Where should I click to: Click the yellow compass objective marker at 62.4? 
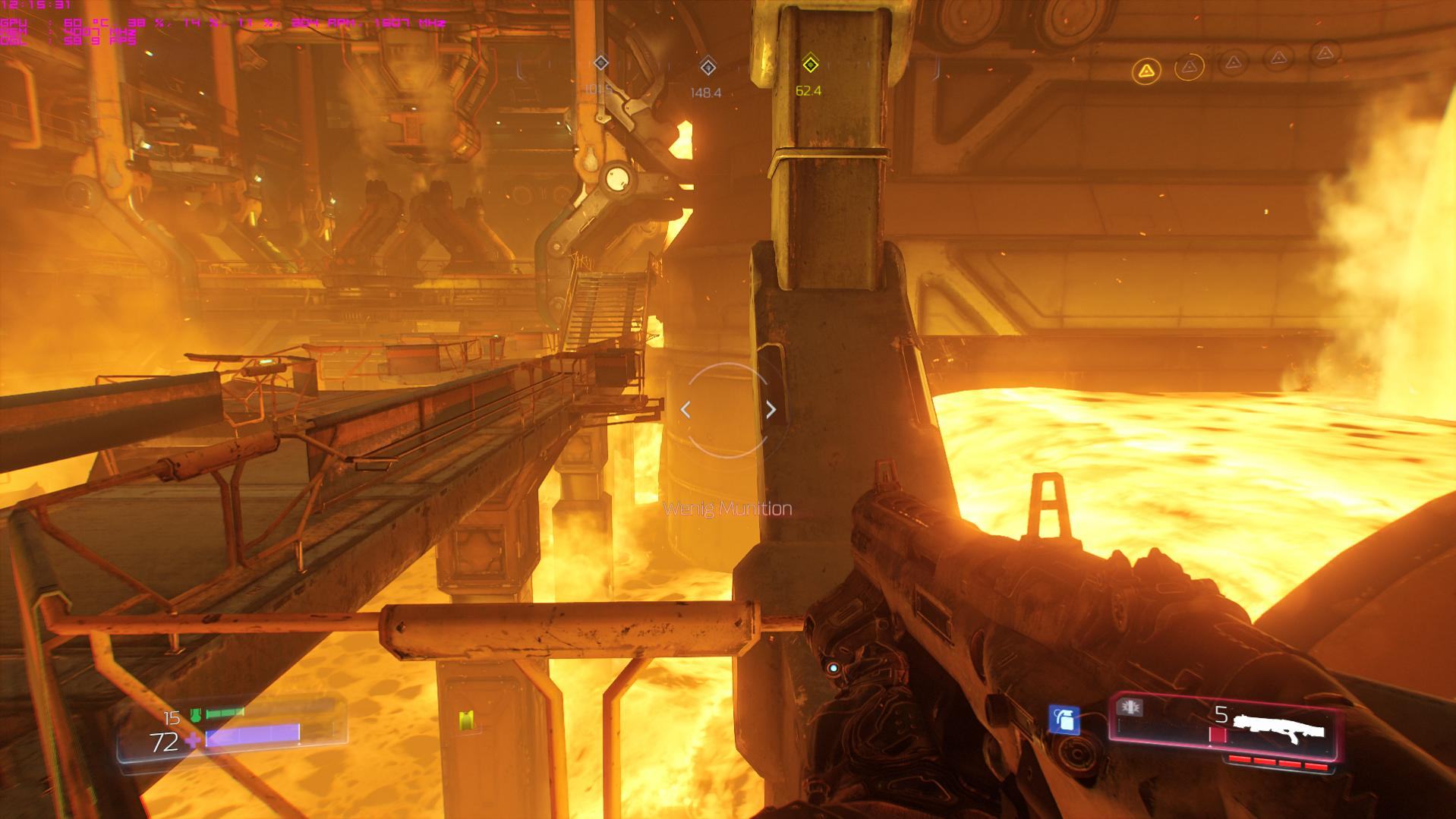(x=810, y=65)
